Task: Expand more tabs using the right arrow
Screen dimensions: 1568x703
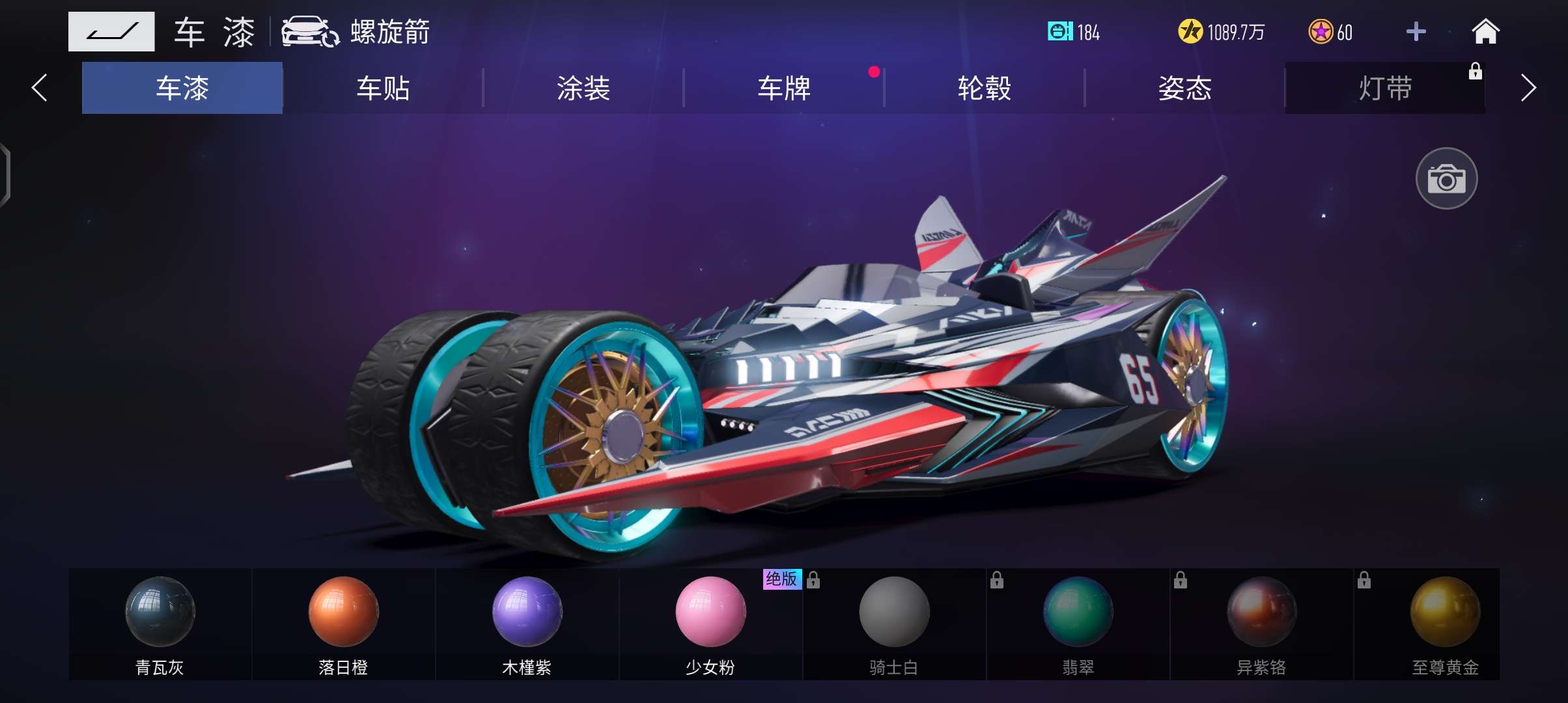Action: pyautogui.click(x=1527, y=88)
